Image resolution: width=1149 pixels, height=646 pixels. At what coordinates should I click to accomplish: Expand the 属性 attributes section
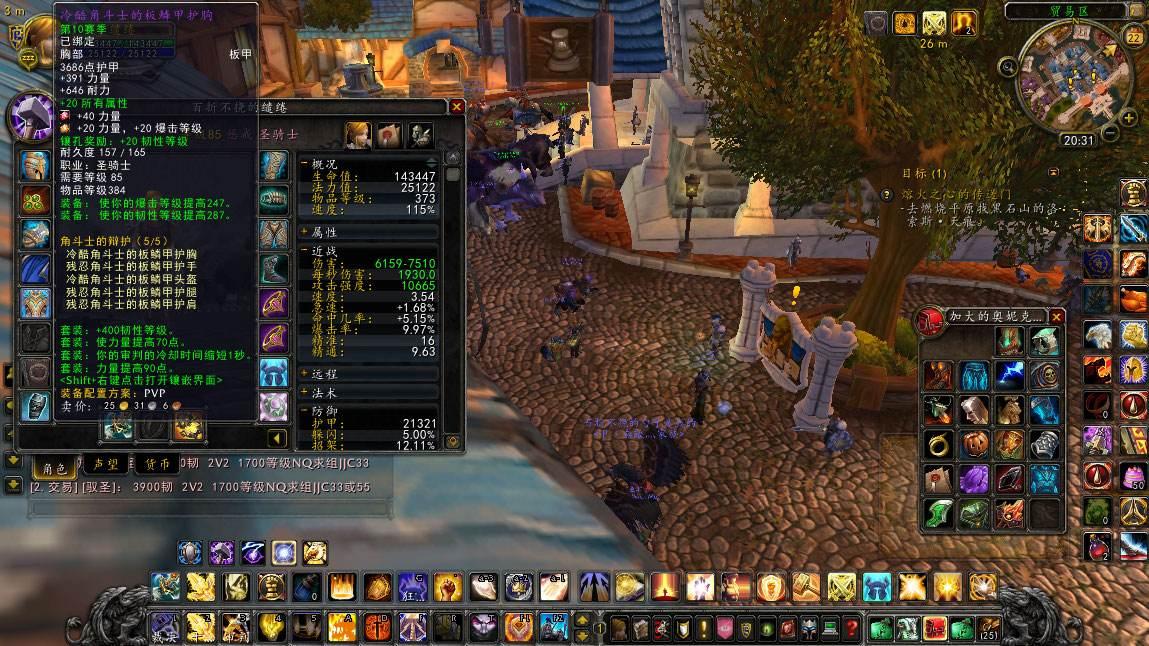[x=305, y=231]
